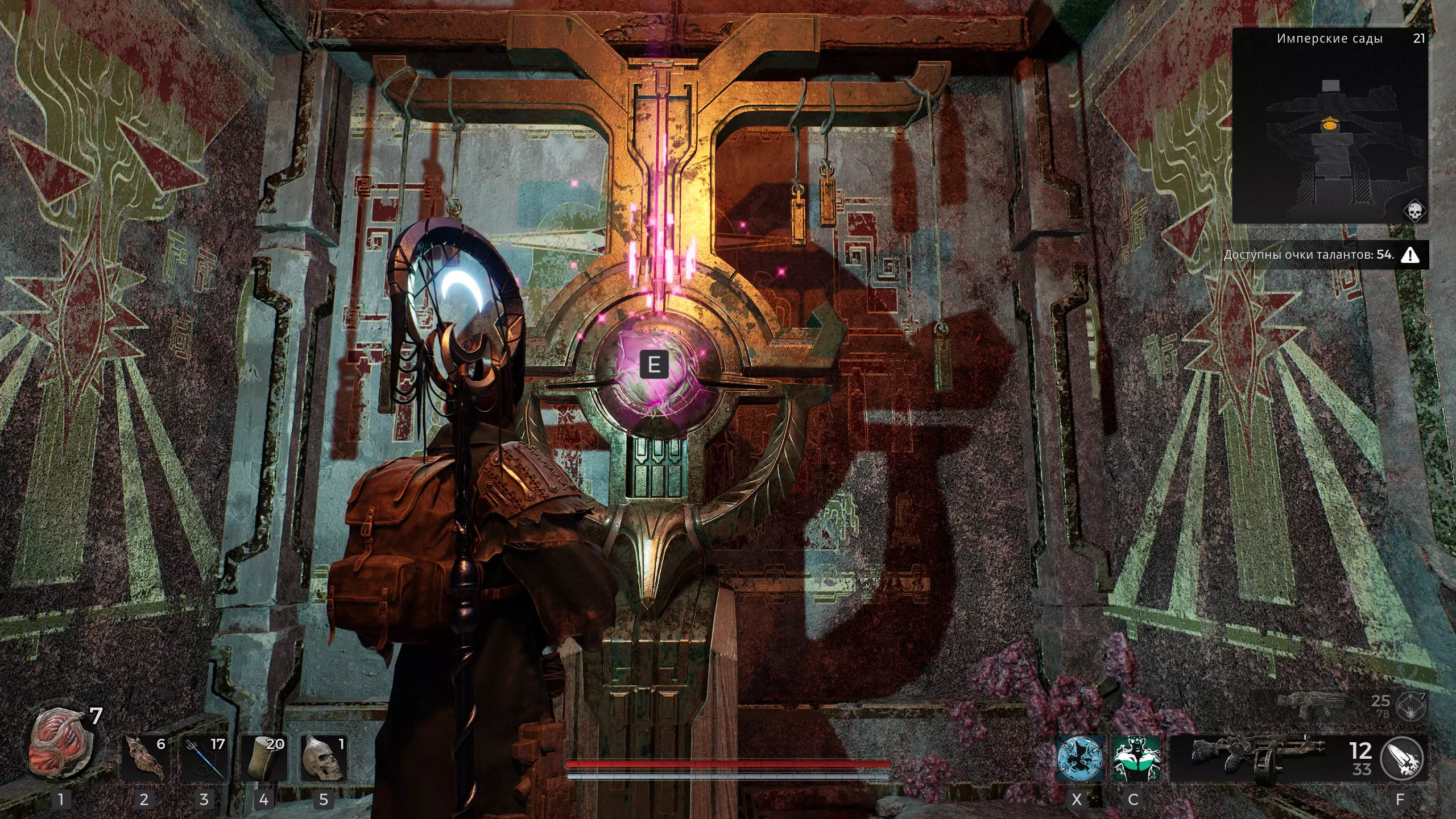Viewport: 1456px width, 819px height.
Task: Select the equipped drum-magazine gun
Action: coord(1258,759)
